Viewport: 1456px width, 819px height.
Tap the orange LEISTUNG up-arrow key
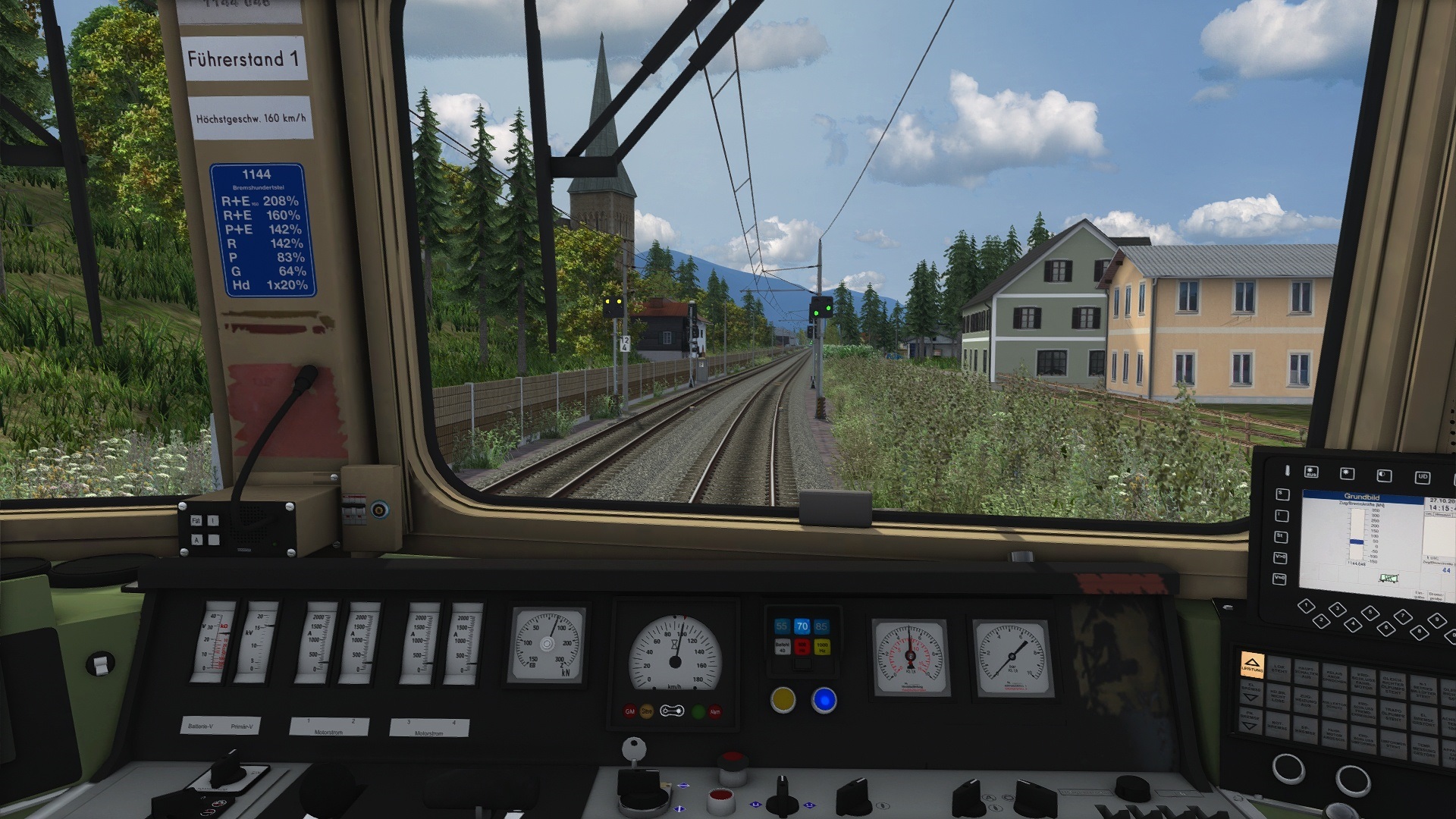(1252, 666)
